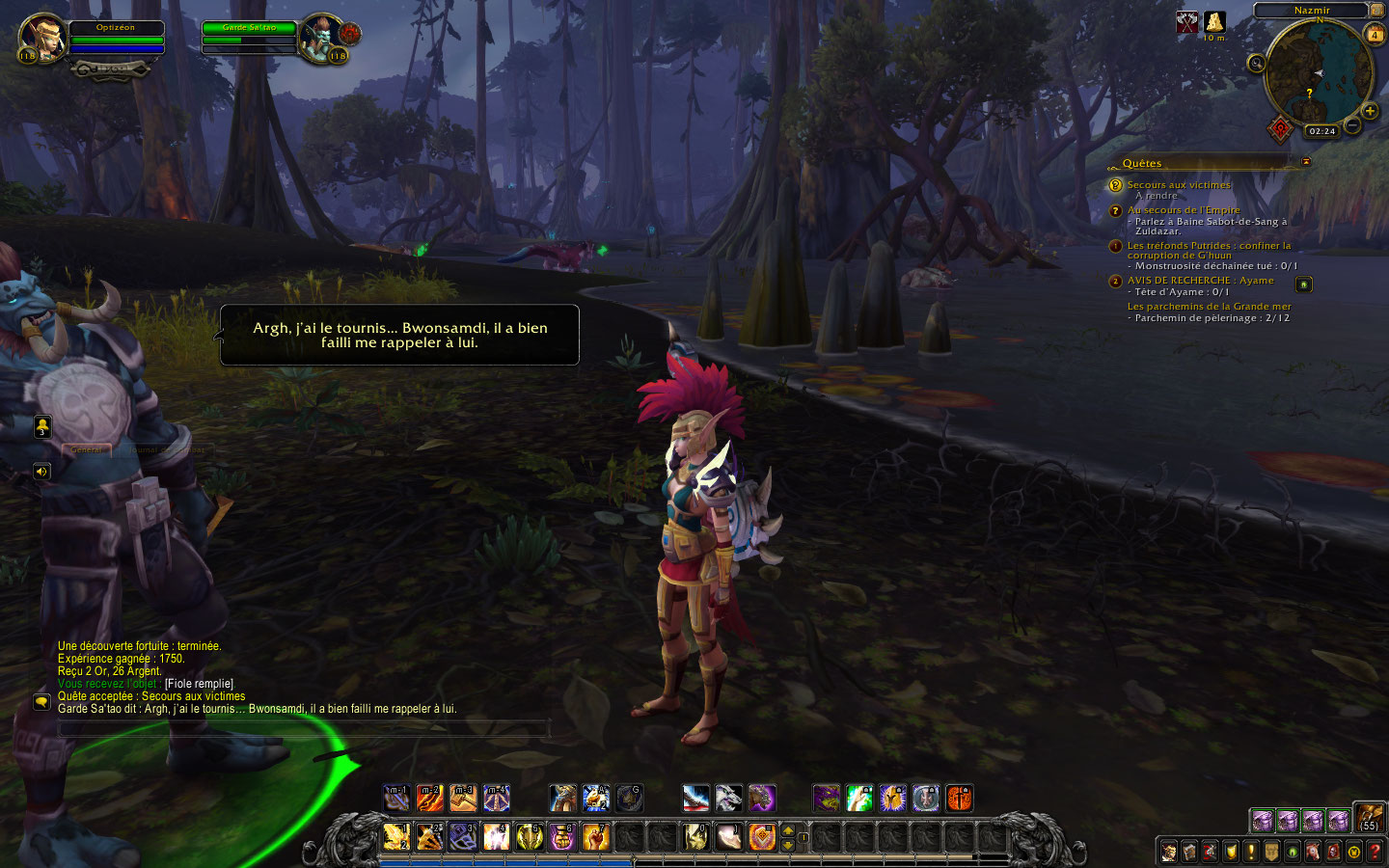1389x868 pixels.
Task: Use the action bar ability in slot 1
Action: click(x=396, y=836)
